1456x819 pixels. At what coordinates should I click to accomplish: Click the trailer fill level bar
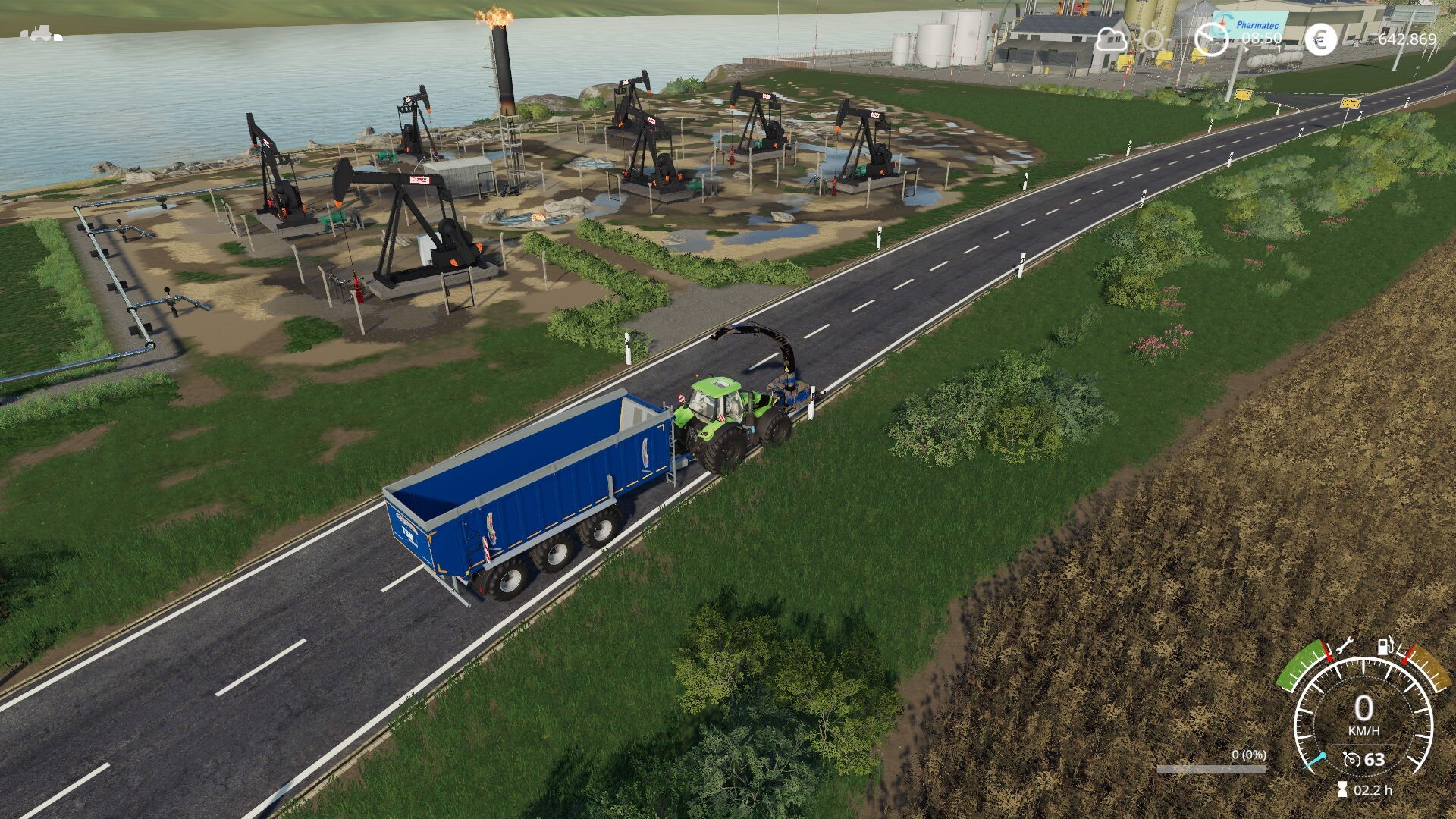(x=1211, y=769)
